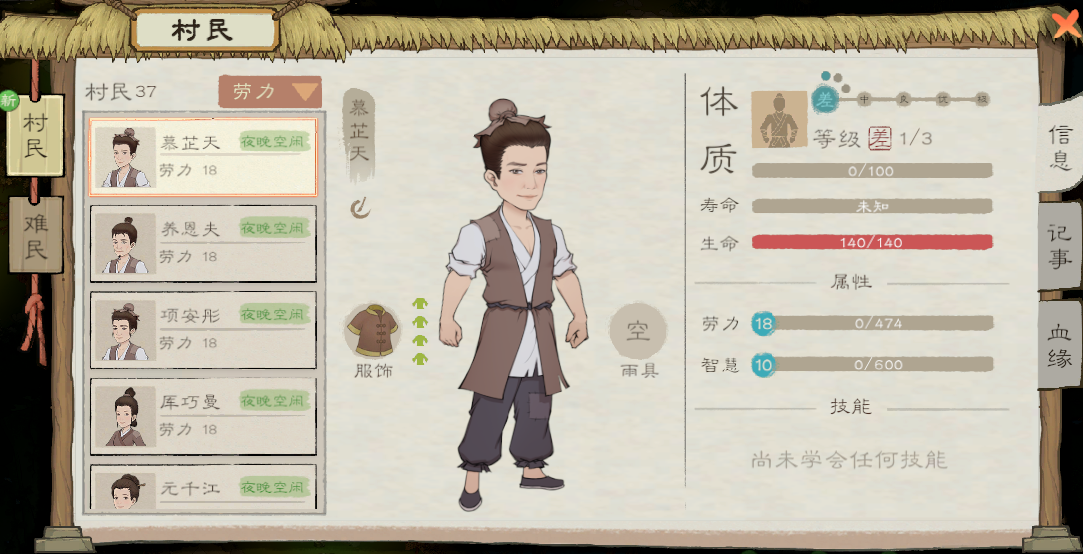Open the 记事 chronicle tab
Viewport: 1083px width, 554px height.
click(x=1060, y=246)
